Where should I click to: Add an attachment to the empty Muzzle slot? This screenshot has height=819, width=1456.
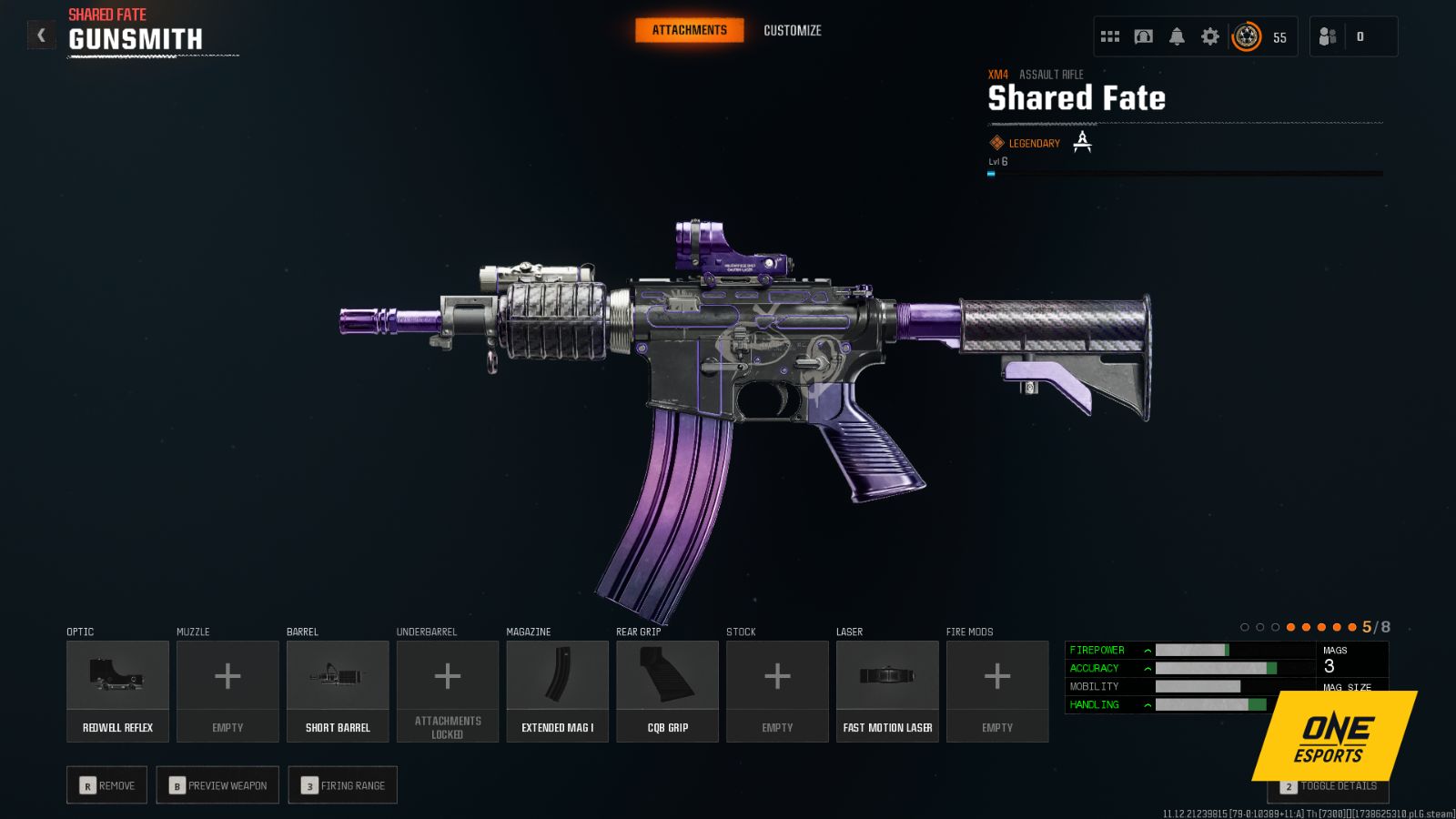[x=227, y=690]
